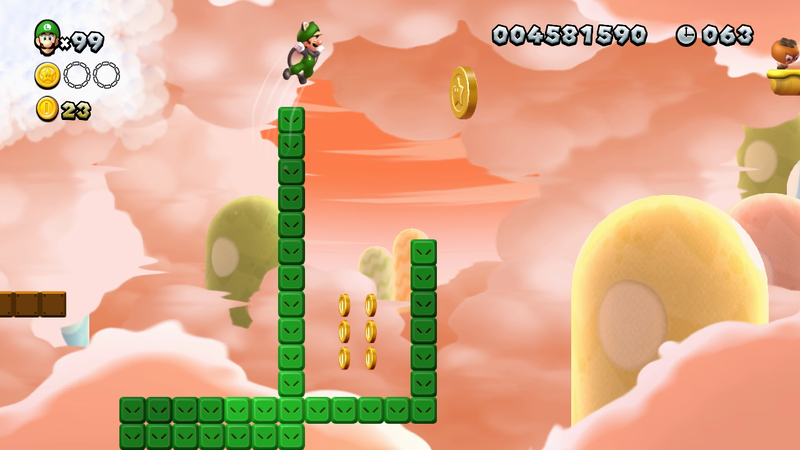This screenshot has width=800, height=450.
Task: Click the gold coin counter icon
Action: [47, 108]
